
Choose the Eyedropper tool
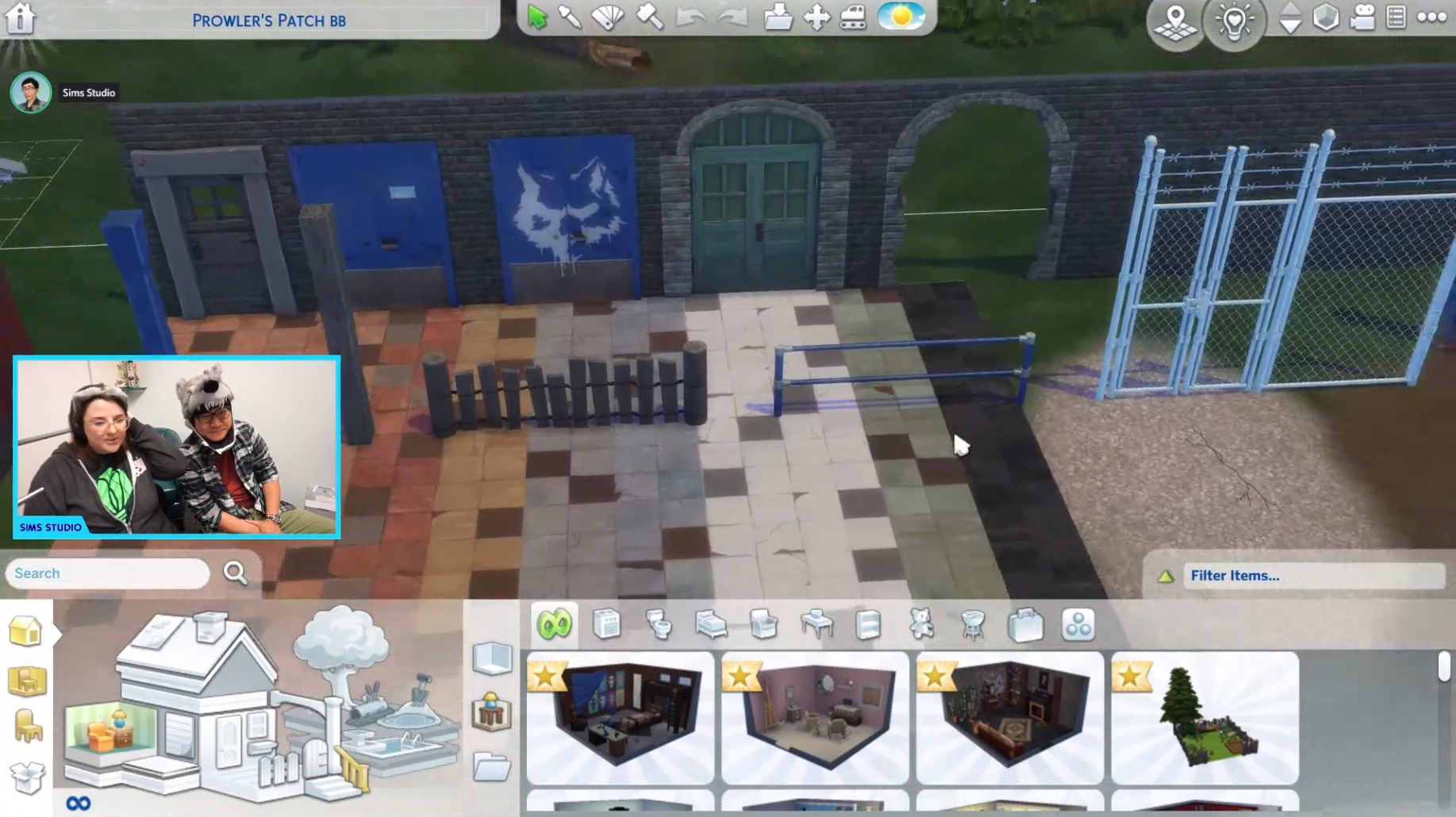click(x=570, y=17)
